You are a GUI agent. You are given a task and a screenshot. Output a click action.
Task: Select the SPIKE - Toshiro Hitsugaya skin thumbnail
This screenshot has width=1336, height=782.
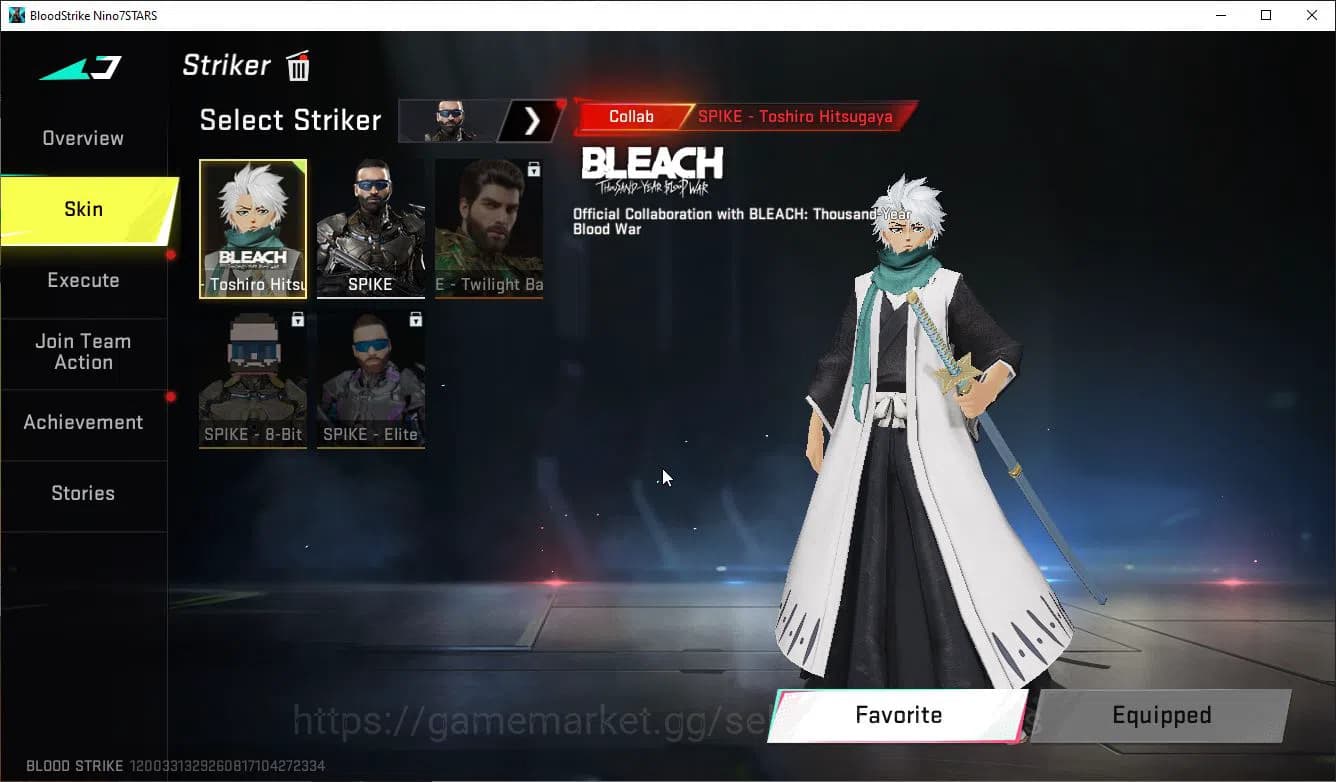[x=253, y=229]
